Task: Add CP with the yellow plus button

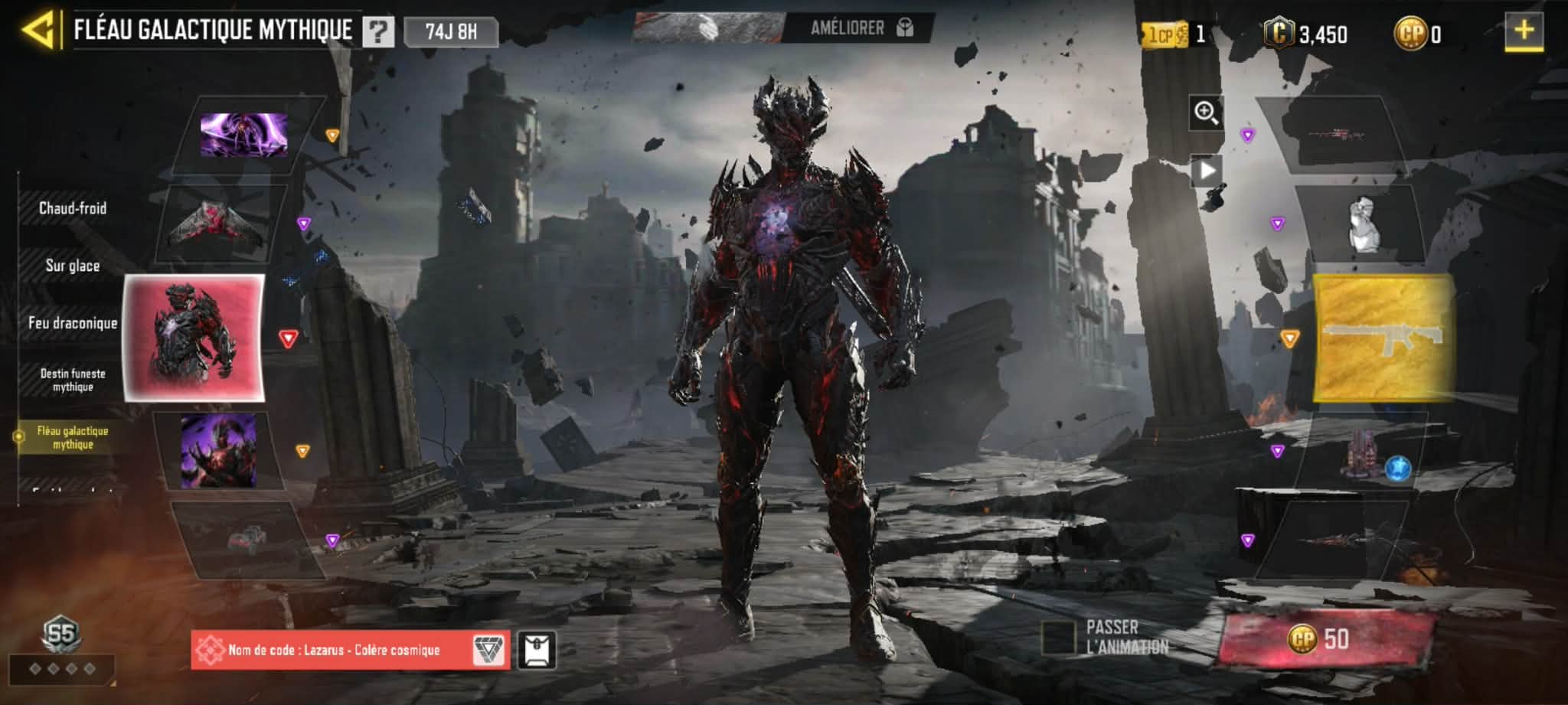Action: click(x=1524, y=32)
